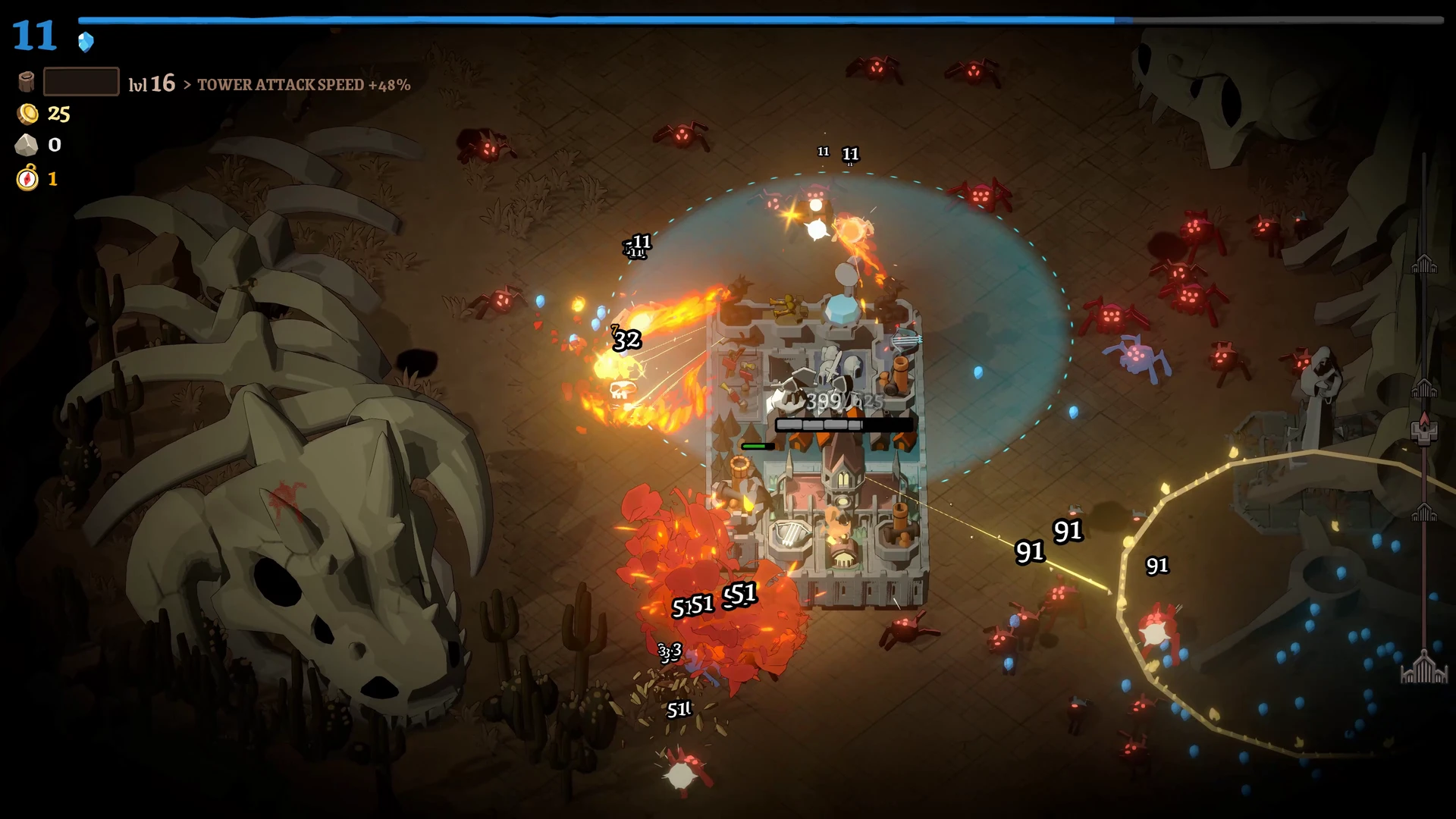Click the blue experience crystal icon
The height and width of the screenshot is (819, 1456).
click(x=86, y=42)
